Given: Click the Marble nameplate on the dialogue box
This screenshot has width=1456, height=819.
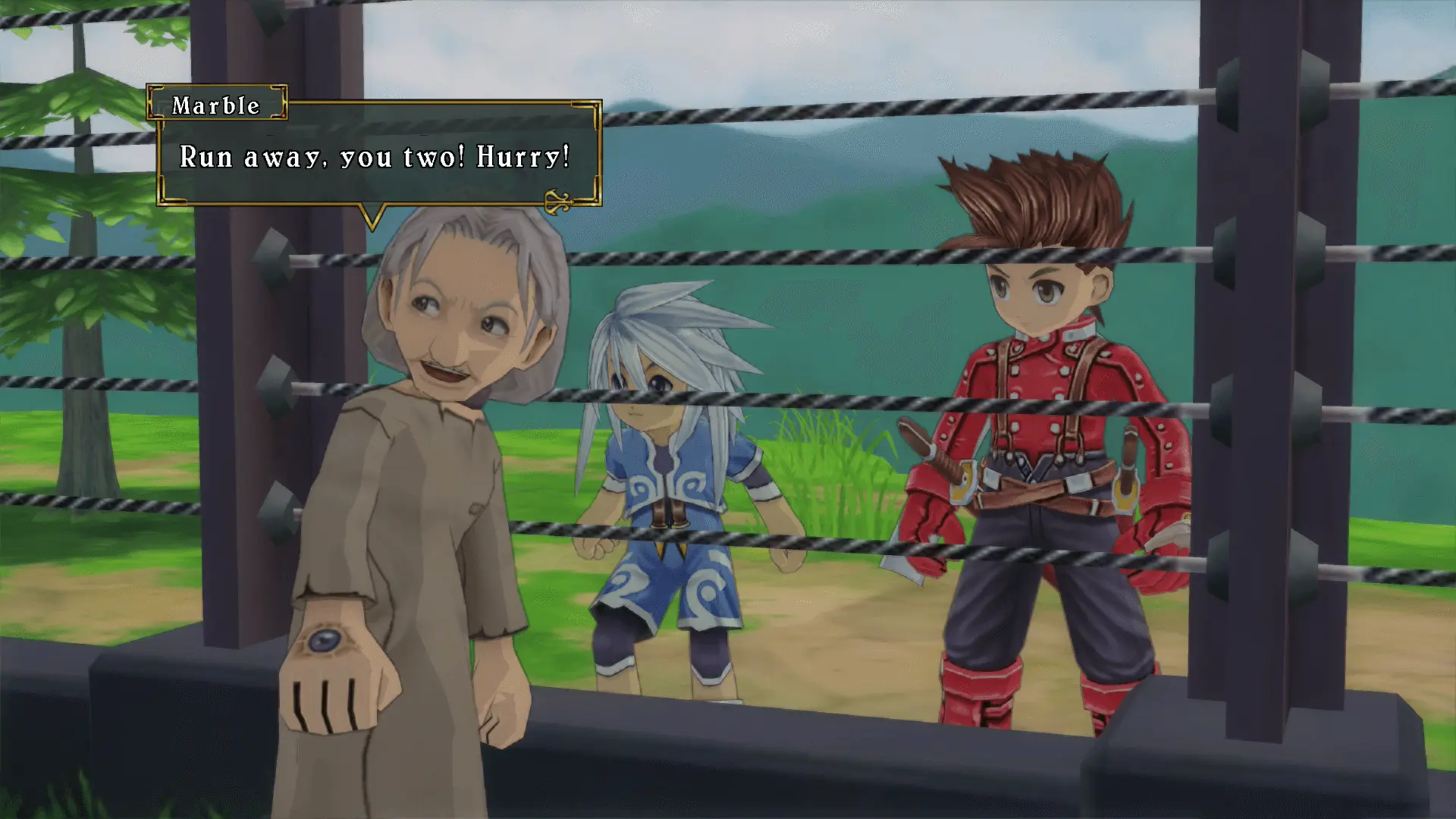Looking at the screenshot, I should [216, 106].
